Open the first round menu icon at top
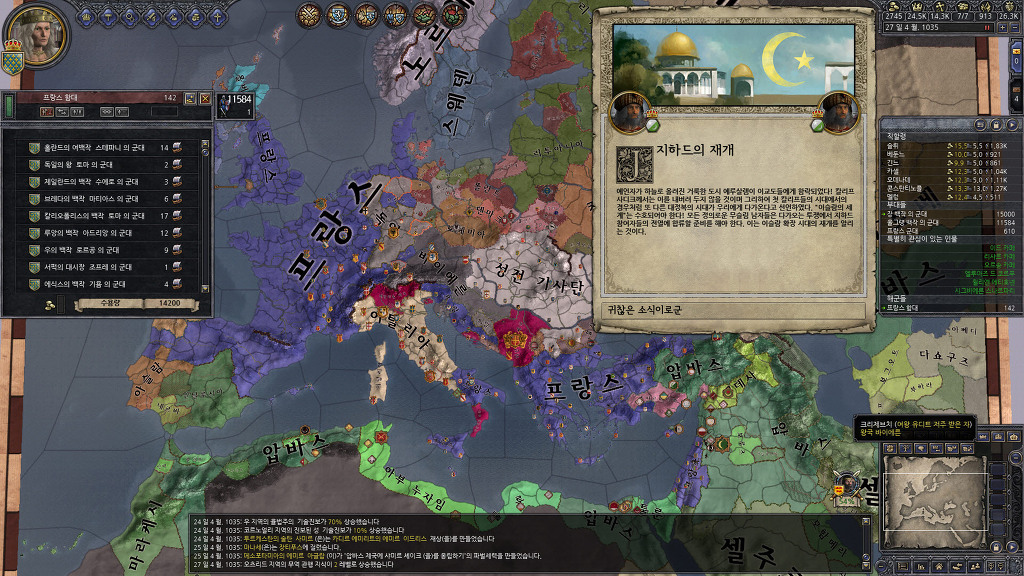This screenshot has height=576, width=1024. click(x=310, y=15)
